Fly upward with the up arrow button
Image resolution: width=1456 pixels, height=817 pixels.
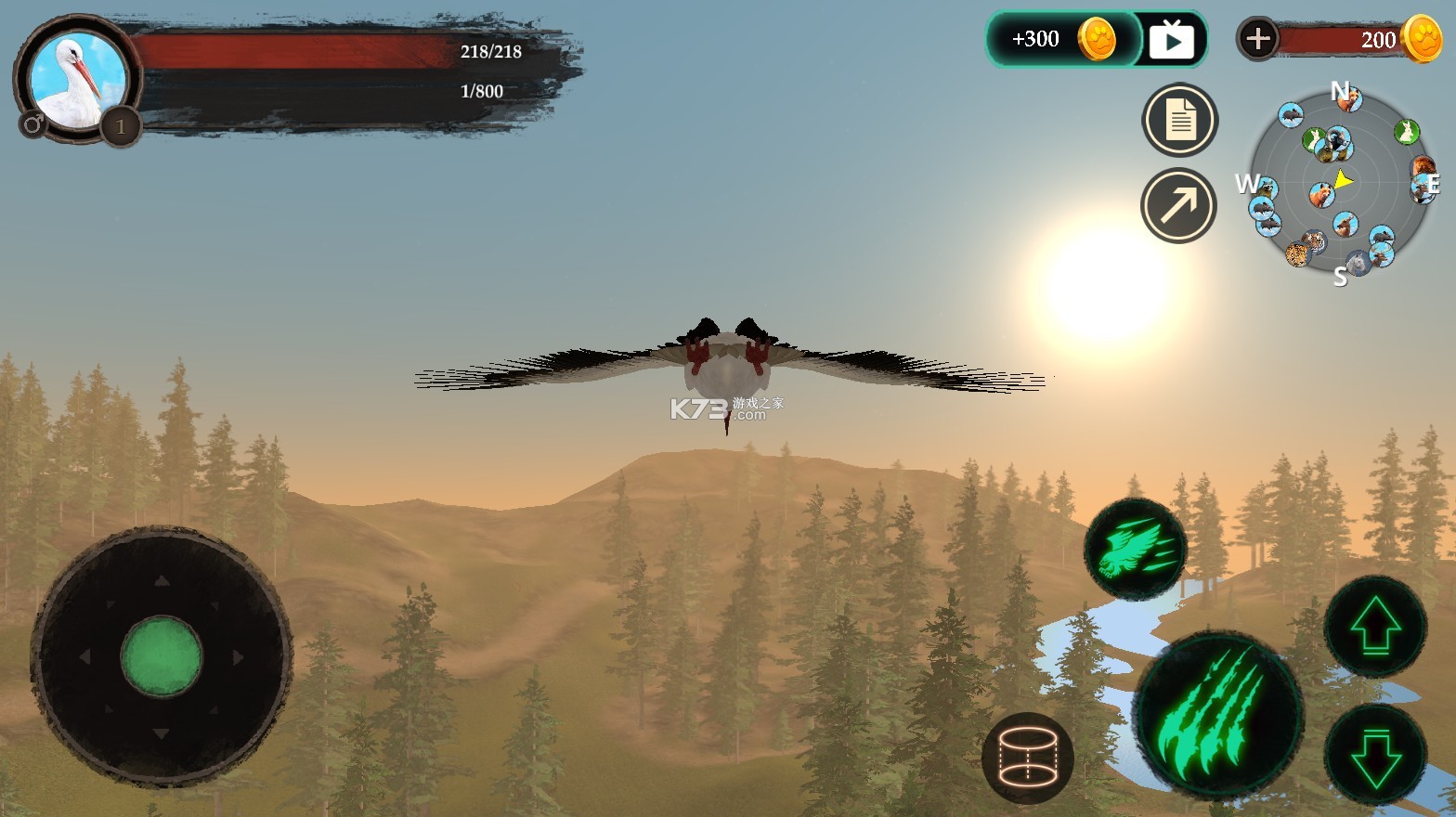pyautogui.click(x=1374, y=625)
